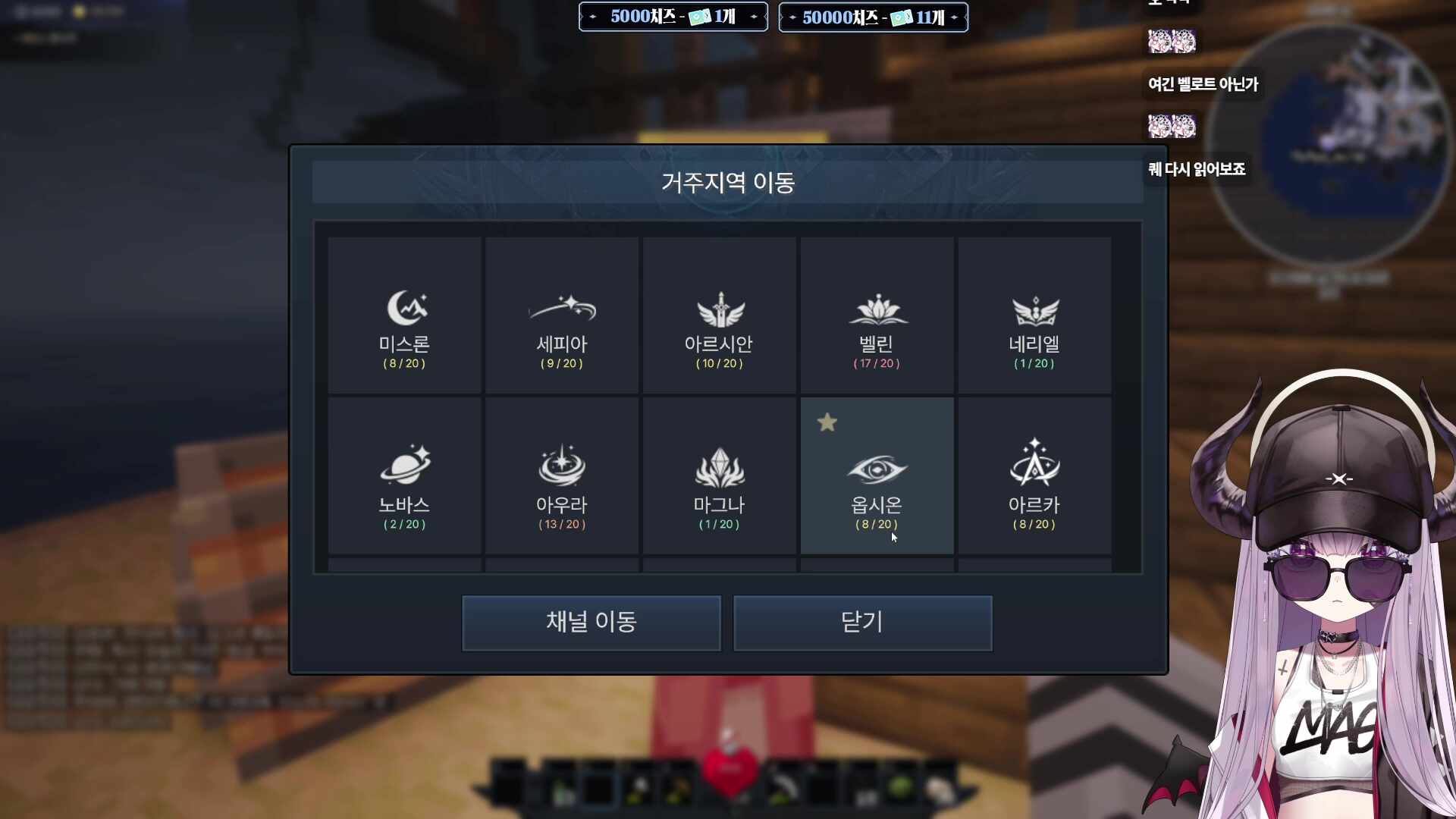The width and height of the screenshot is (1456, 819).
Task: Click left arrow on 50000치즈 selector
Action: 792,17
